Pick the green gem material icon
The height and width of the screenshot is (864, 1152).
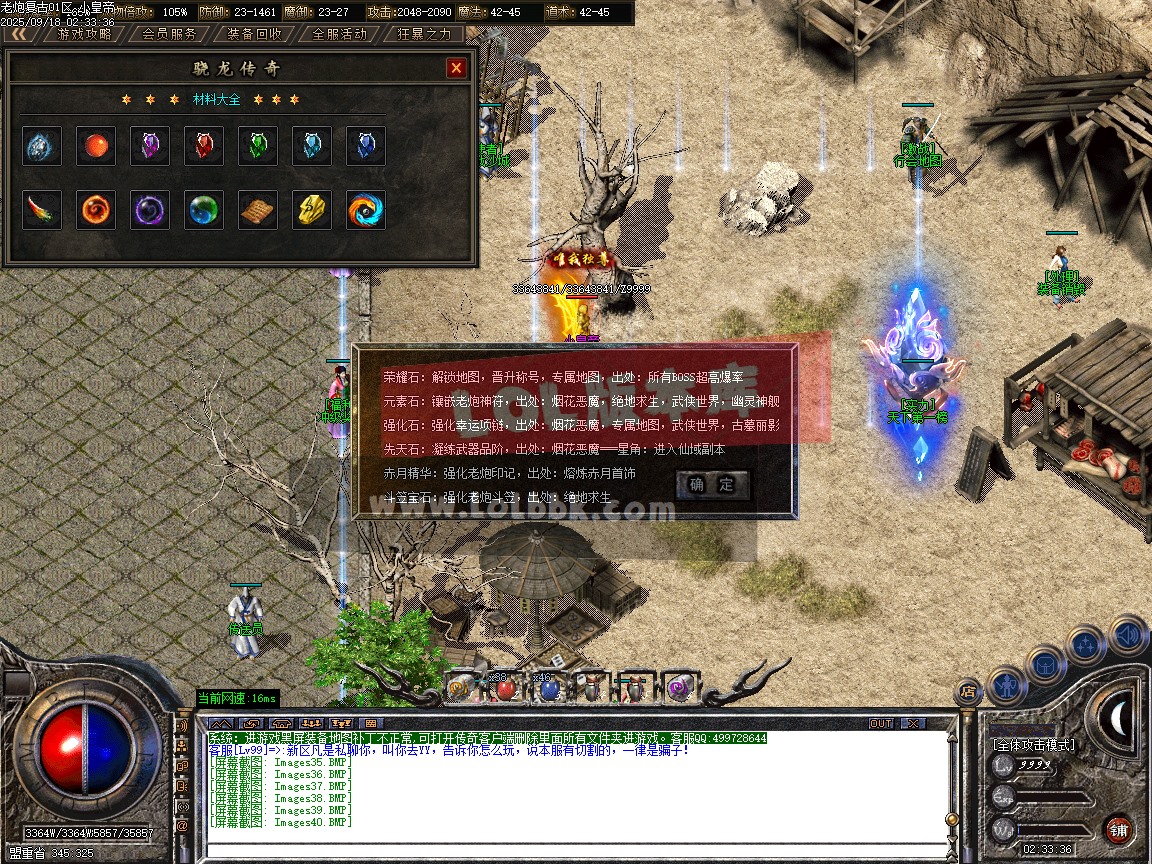click(x=258, y=146)
